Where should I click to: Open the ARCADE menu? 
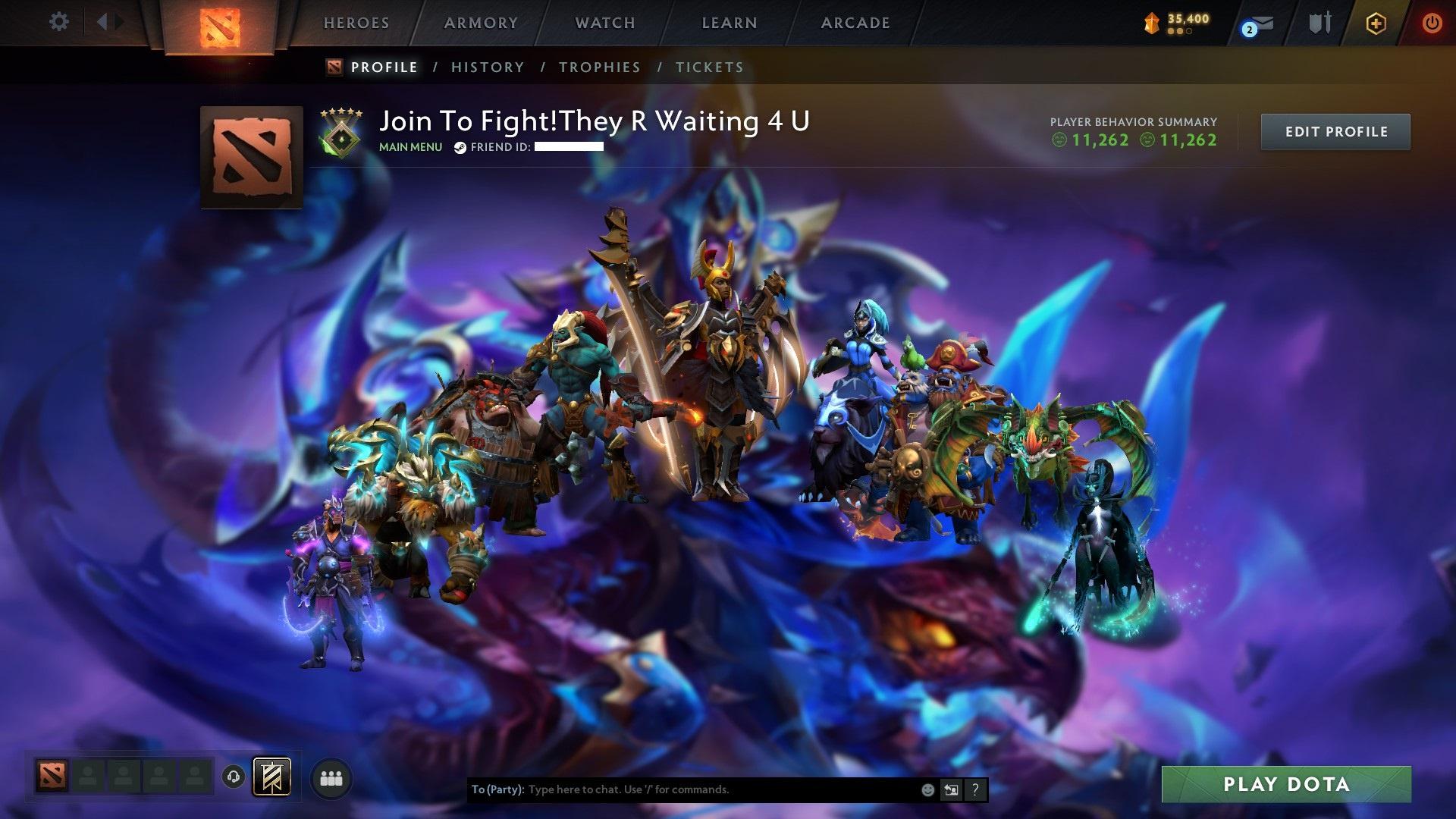(855, 22)
